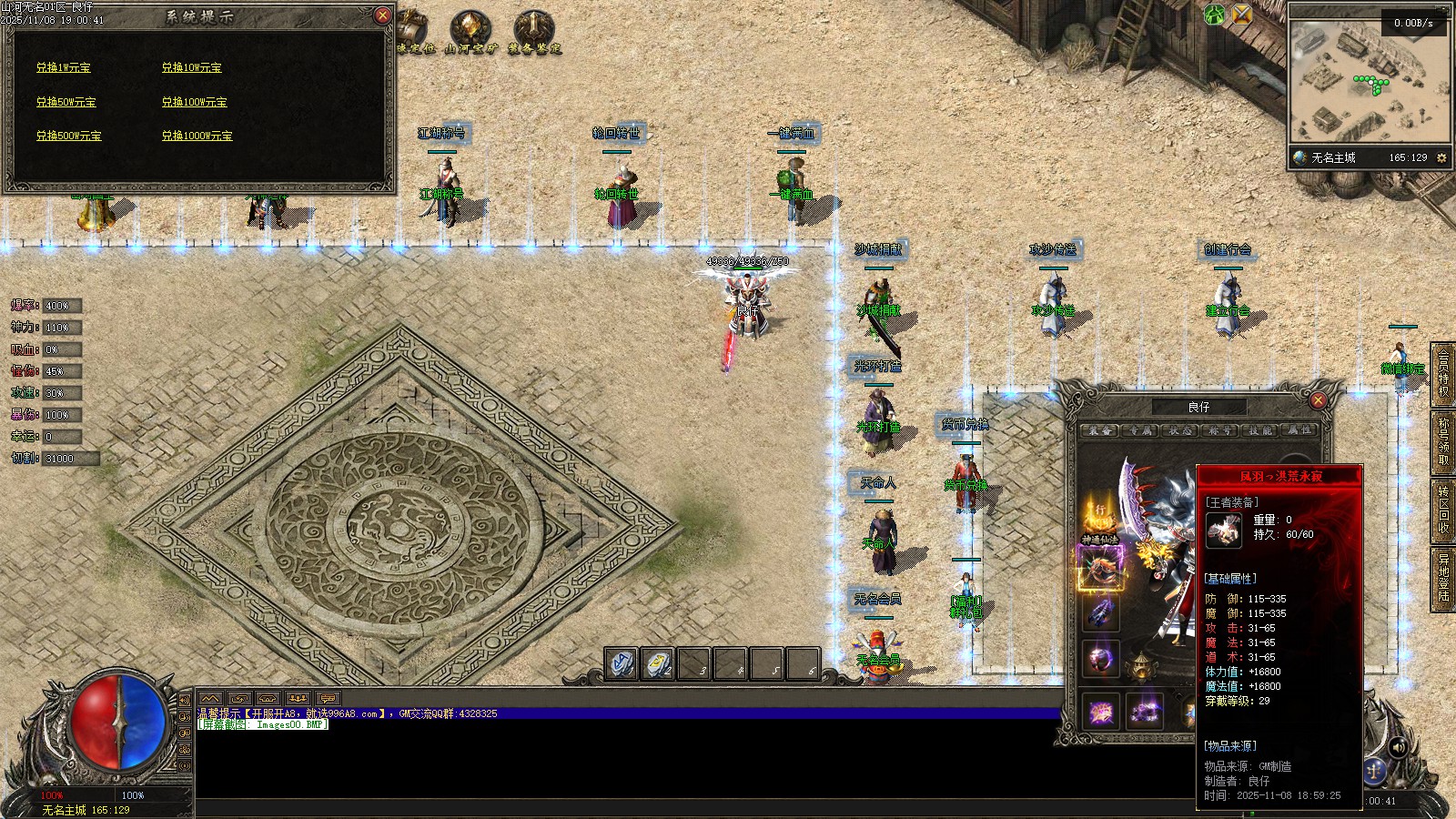Viewport: 1456px width, 819px height.
Task: Choose 兑换100W元宝 exchange link
Action: tap(195, 102)
